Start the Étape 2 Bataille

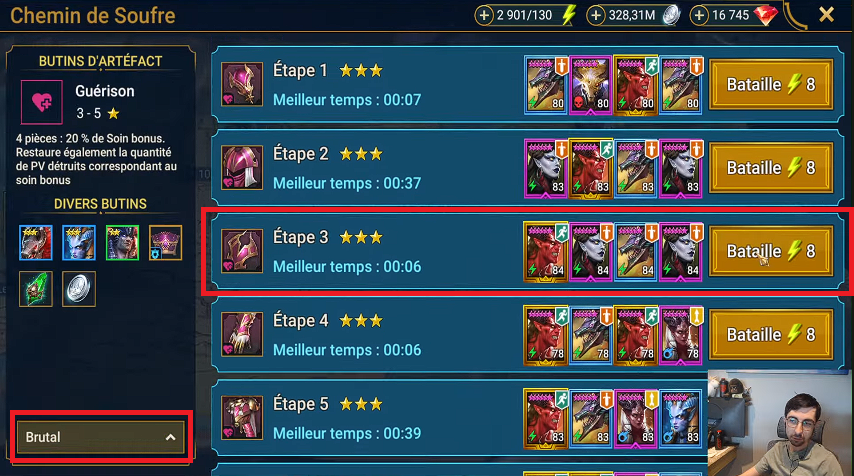770,168
